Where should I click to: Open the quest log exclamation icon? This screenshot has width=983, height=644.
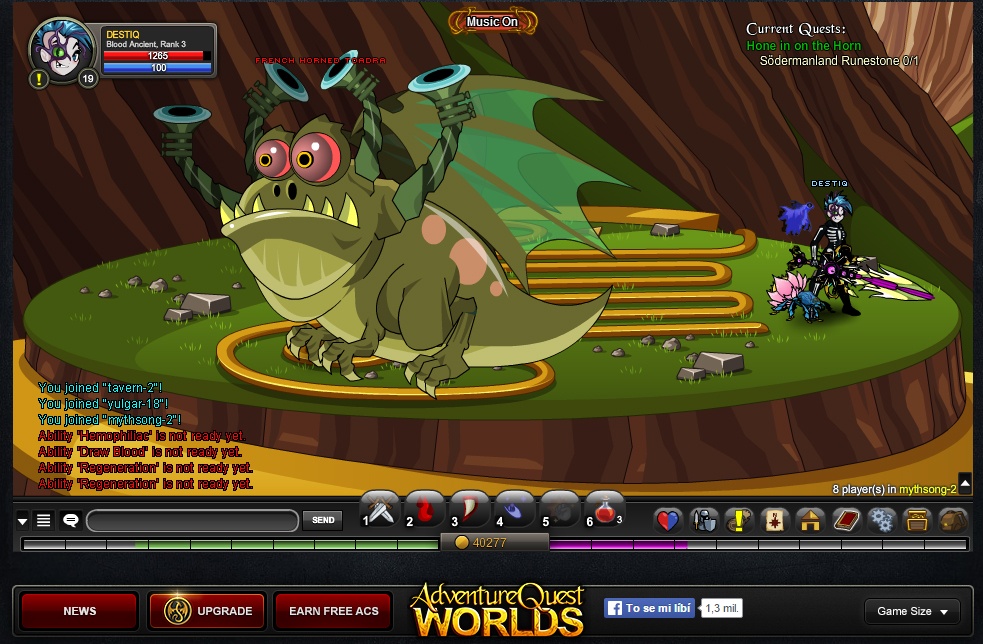[x=739, y=520]
